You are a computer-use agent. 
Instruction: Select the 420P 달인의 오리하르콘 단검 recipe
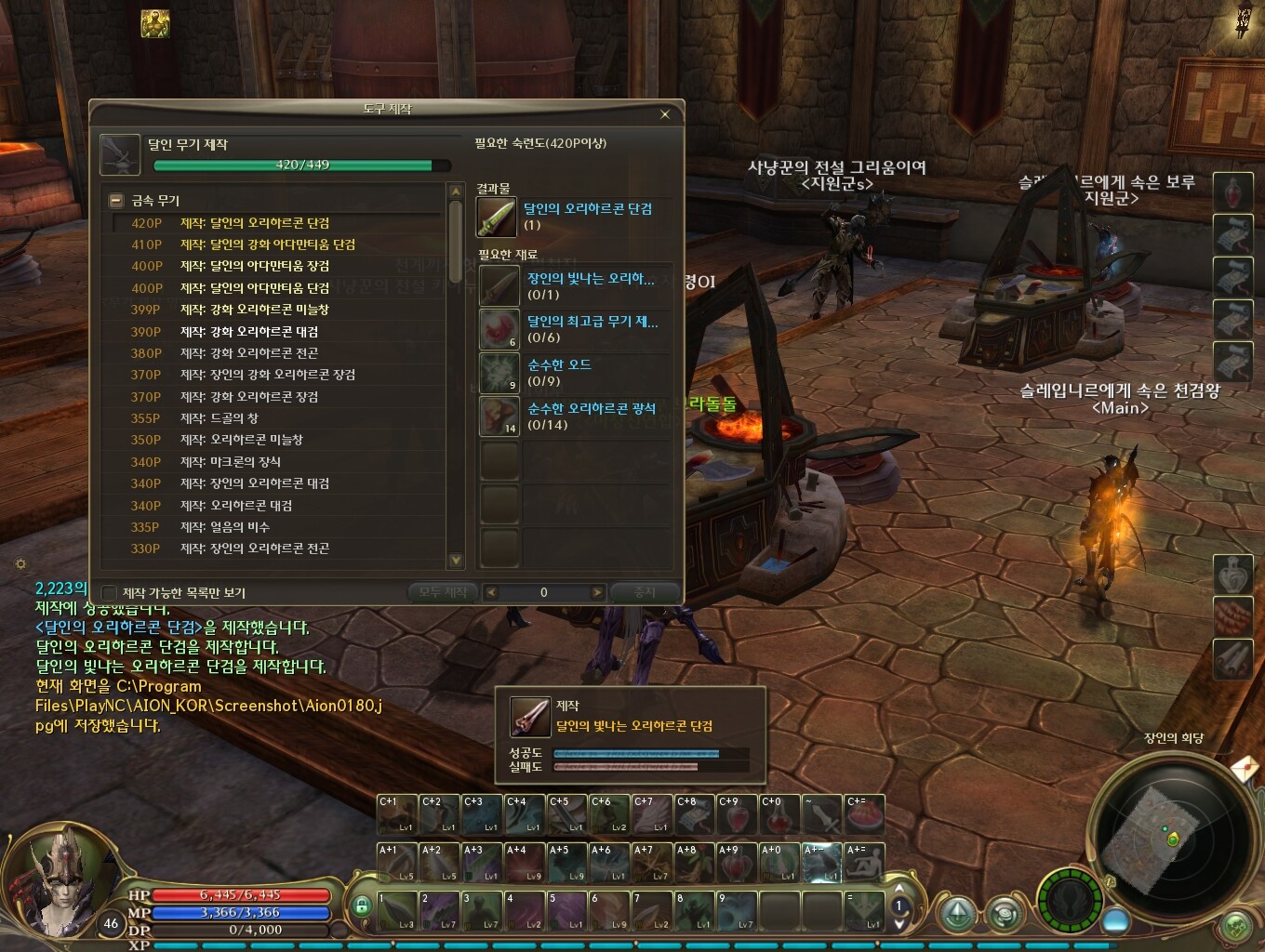[254, 223]
